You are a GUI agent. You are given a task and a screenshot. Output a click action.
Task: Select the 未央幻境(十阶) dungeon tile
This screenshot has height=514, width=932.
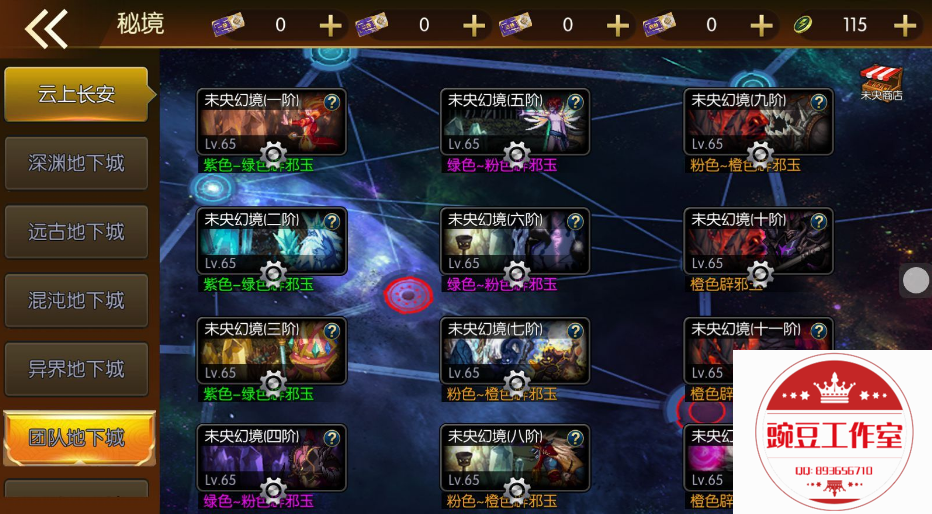click(758, 243)
